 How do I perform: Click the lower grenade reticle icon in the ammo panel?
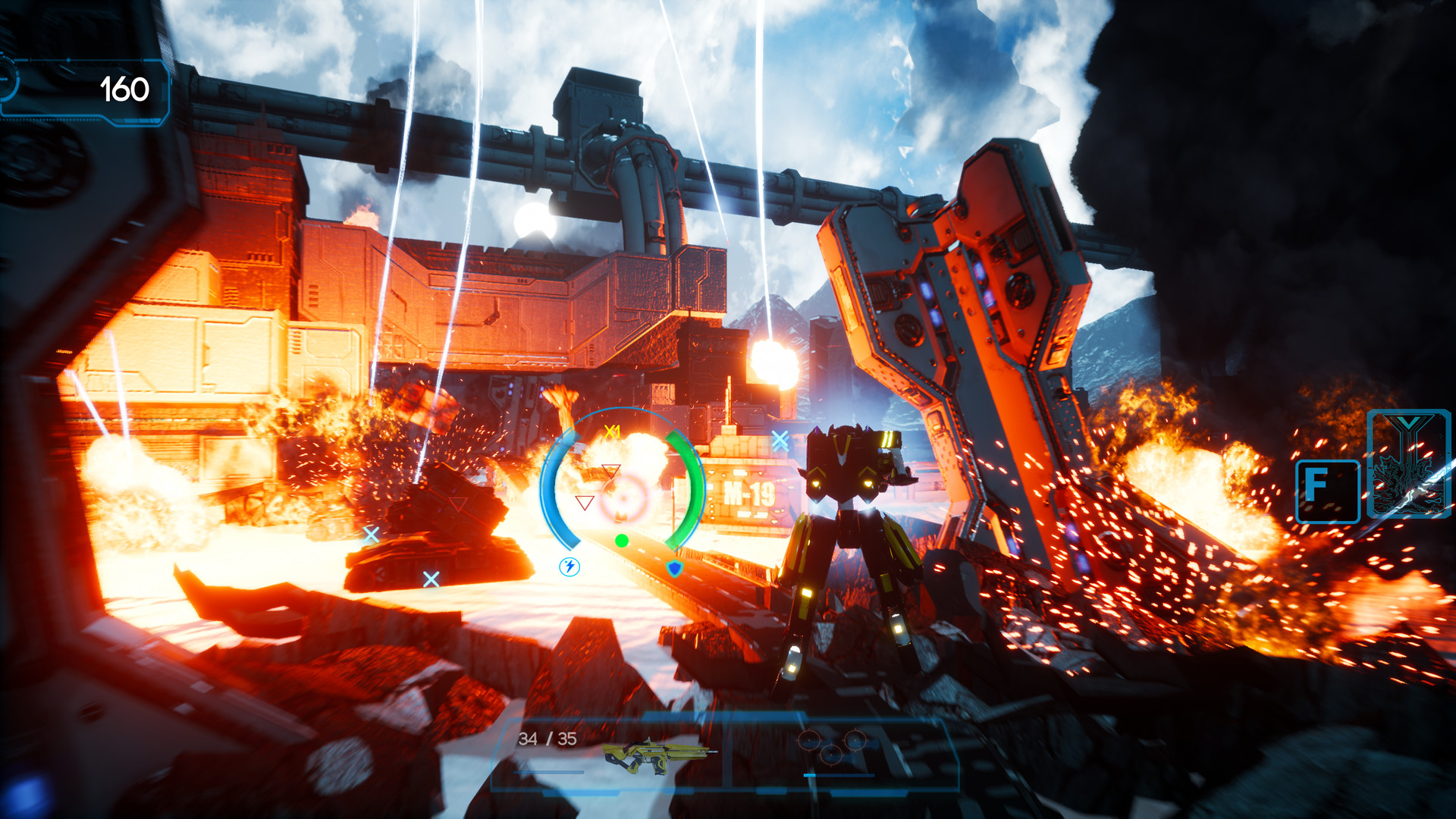(x=830, y=755)
